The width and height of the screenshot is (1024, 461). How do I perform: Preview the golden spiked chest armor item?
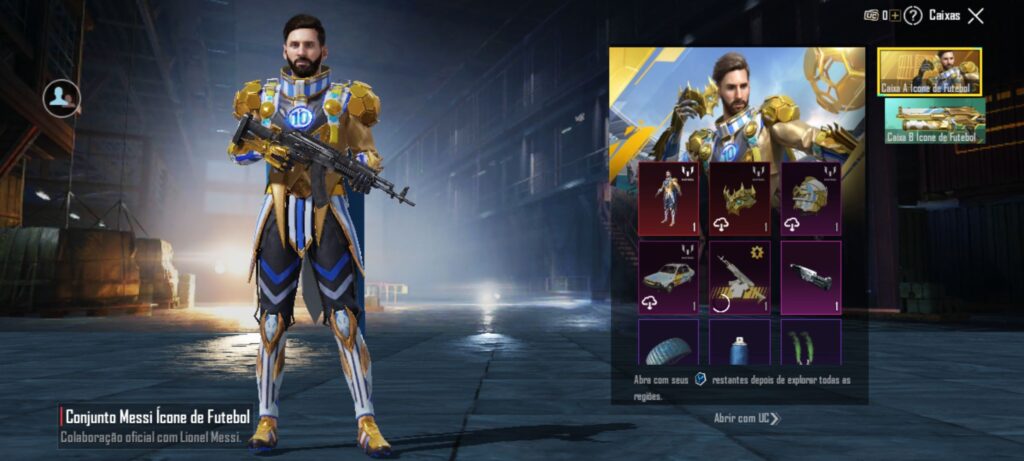[x=740, y=198]
